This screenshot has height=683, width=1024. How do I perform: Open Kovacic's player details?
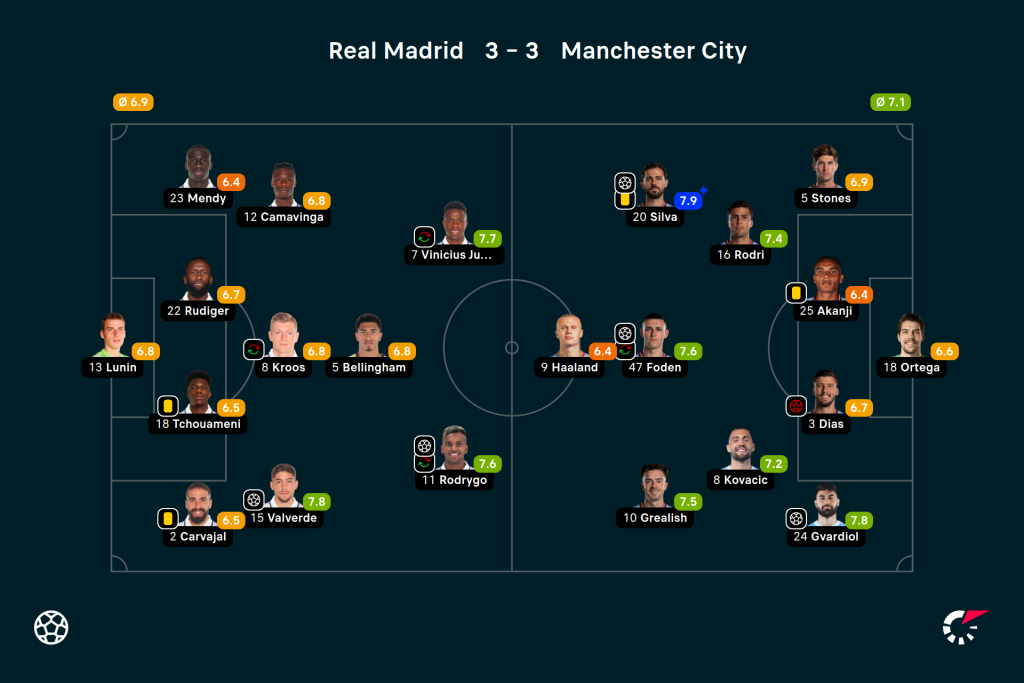tap(740, 450)
